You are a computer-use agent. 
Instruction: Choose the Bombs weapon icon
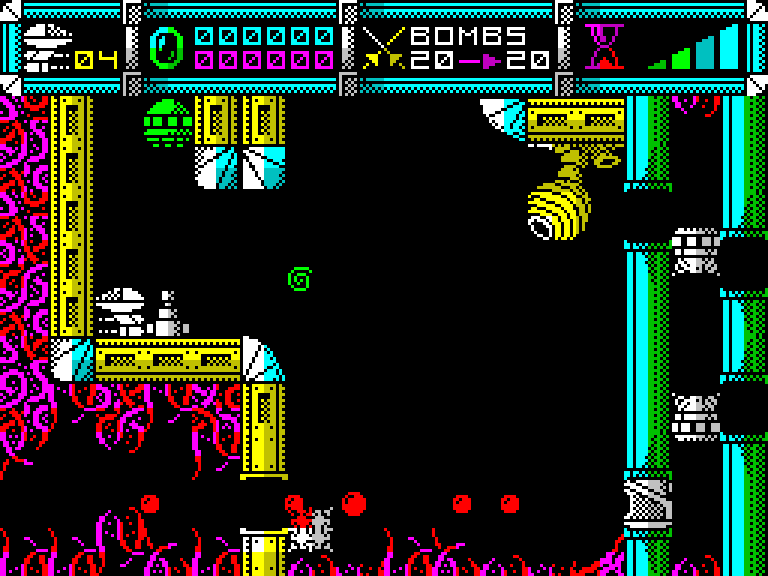coord(384,47)
